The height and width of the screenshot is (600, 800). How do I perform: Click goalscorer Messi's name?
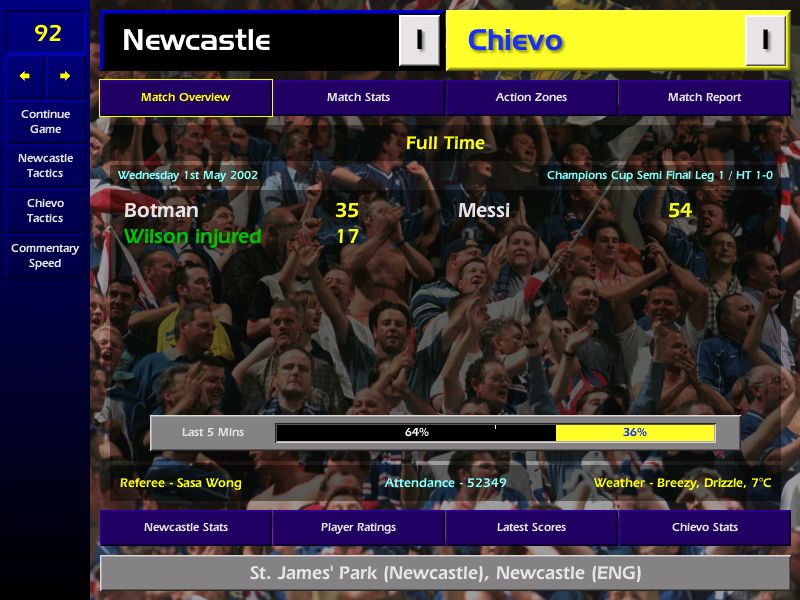click(x=484, y=211)
